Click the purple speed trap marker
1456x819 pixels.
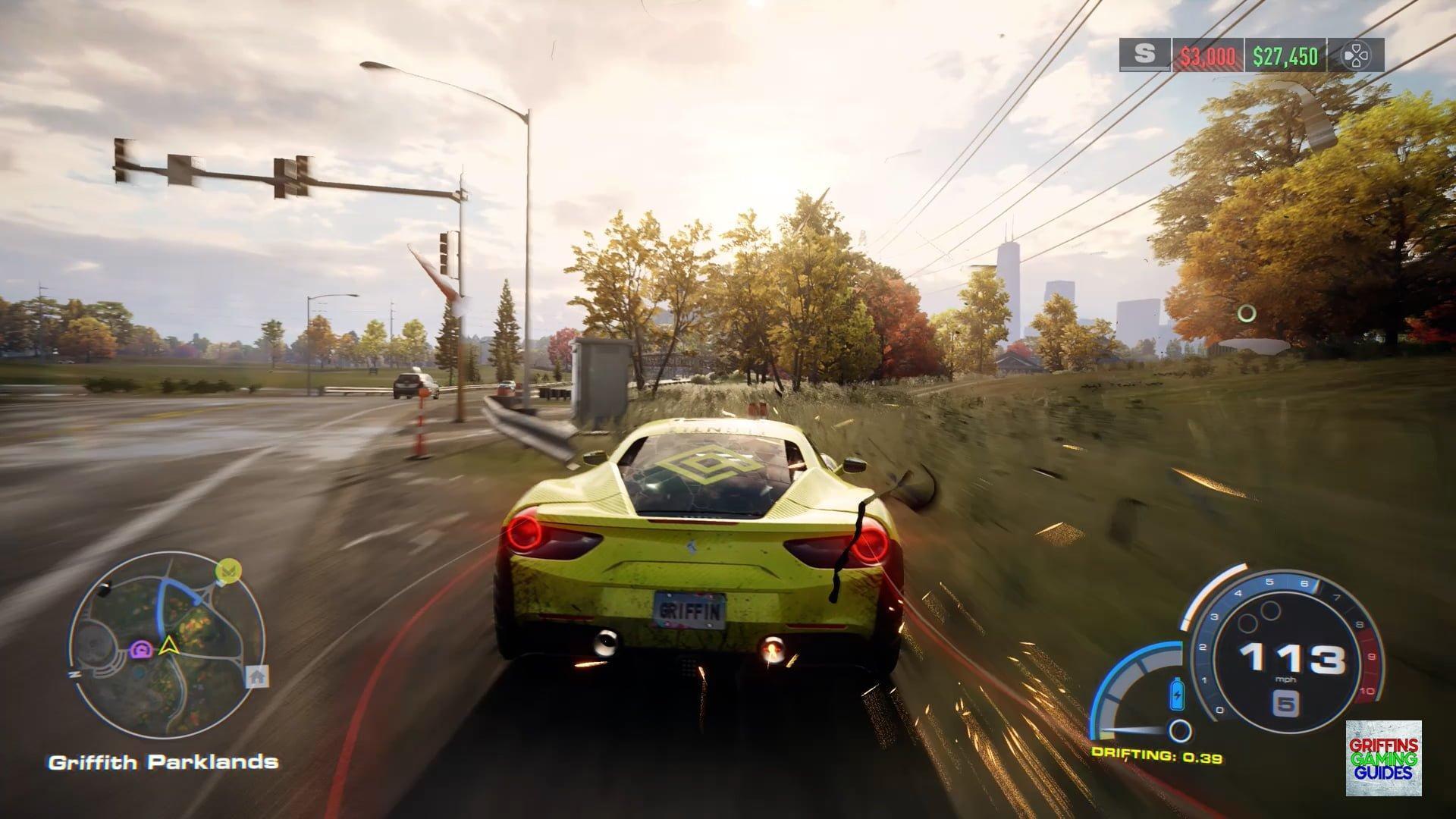coord(141,649)
